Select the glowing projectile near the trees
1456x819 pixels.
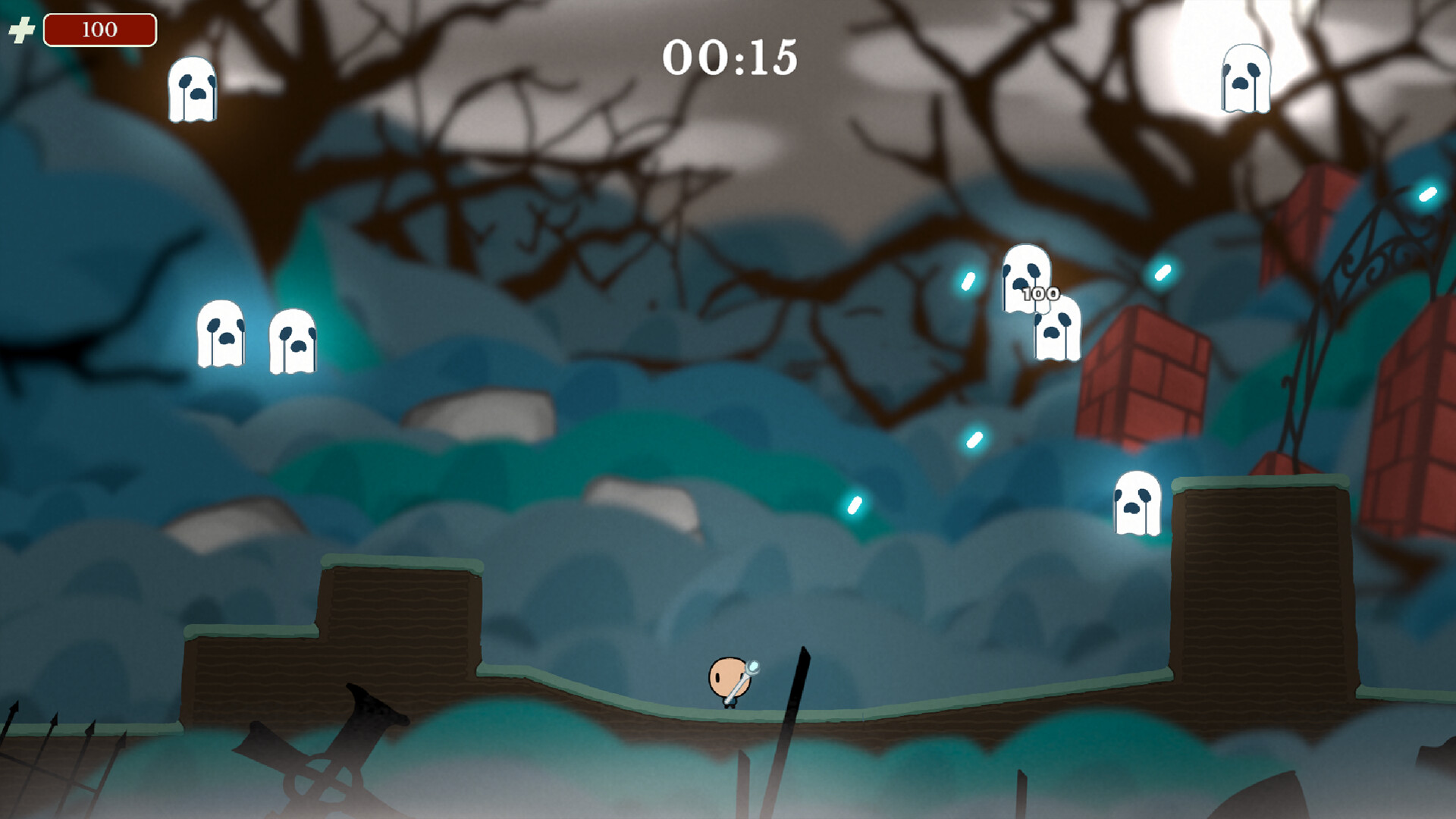[967, 282]
